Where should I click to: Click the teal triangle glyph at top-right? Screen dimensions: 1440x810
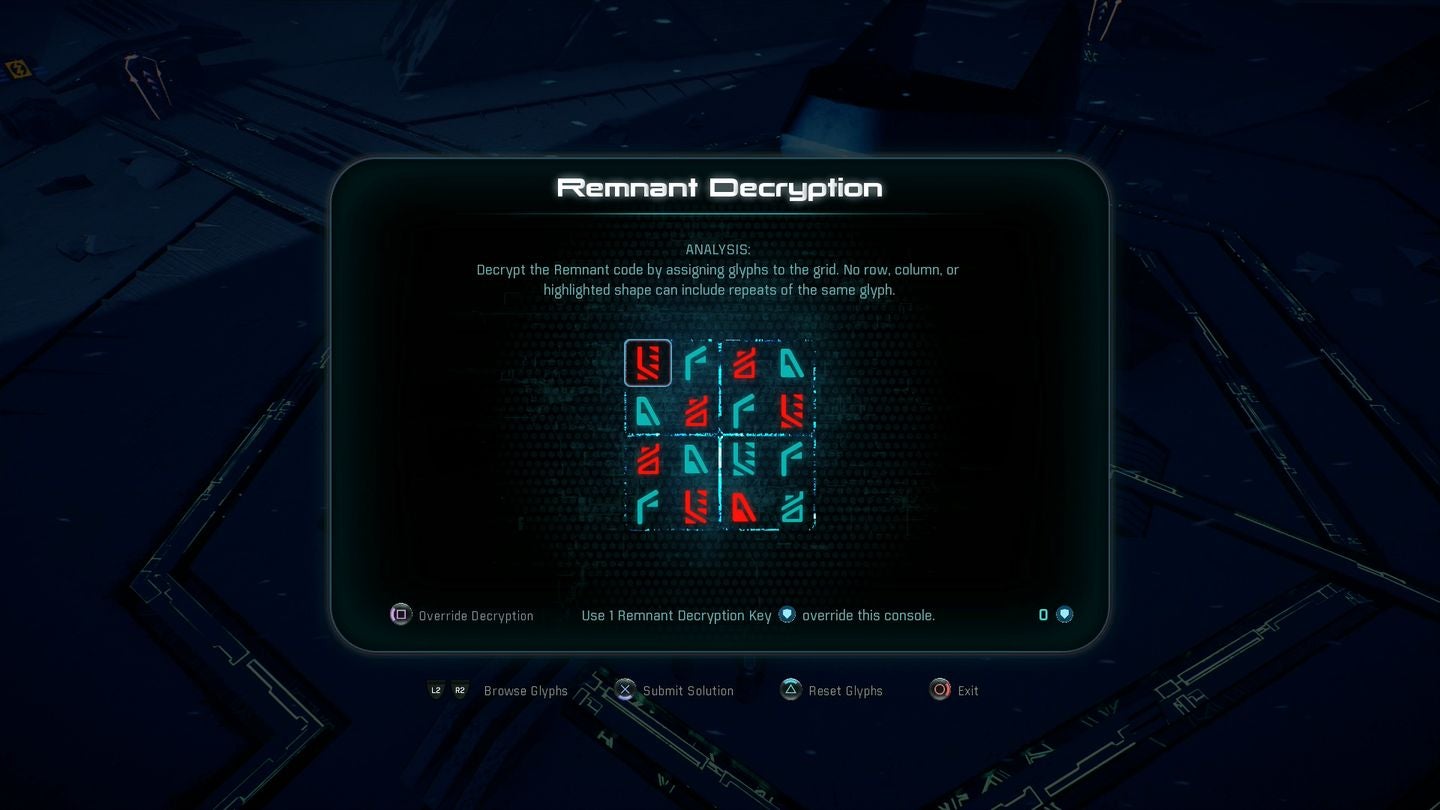click(x=793, y=363)
